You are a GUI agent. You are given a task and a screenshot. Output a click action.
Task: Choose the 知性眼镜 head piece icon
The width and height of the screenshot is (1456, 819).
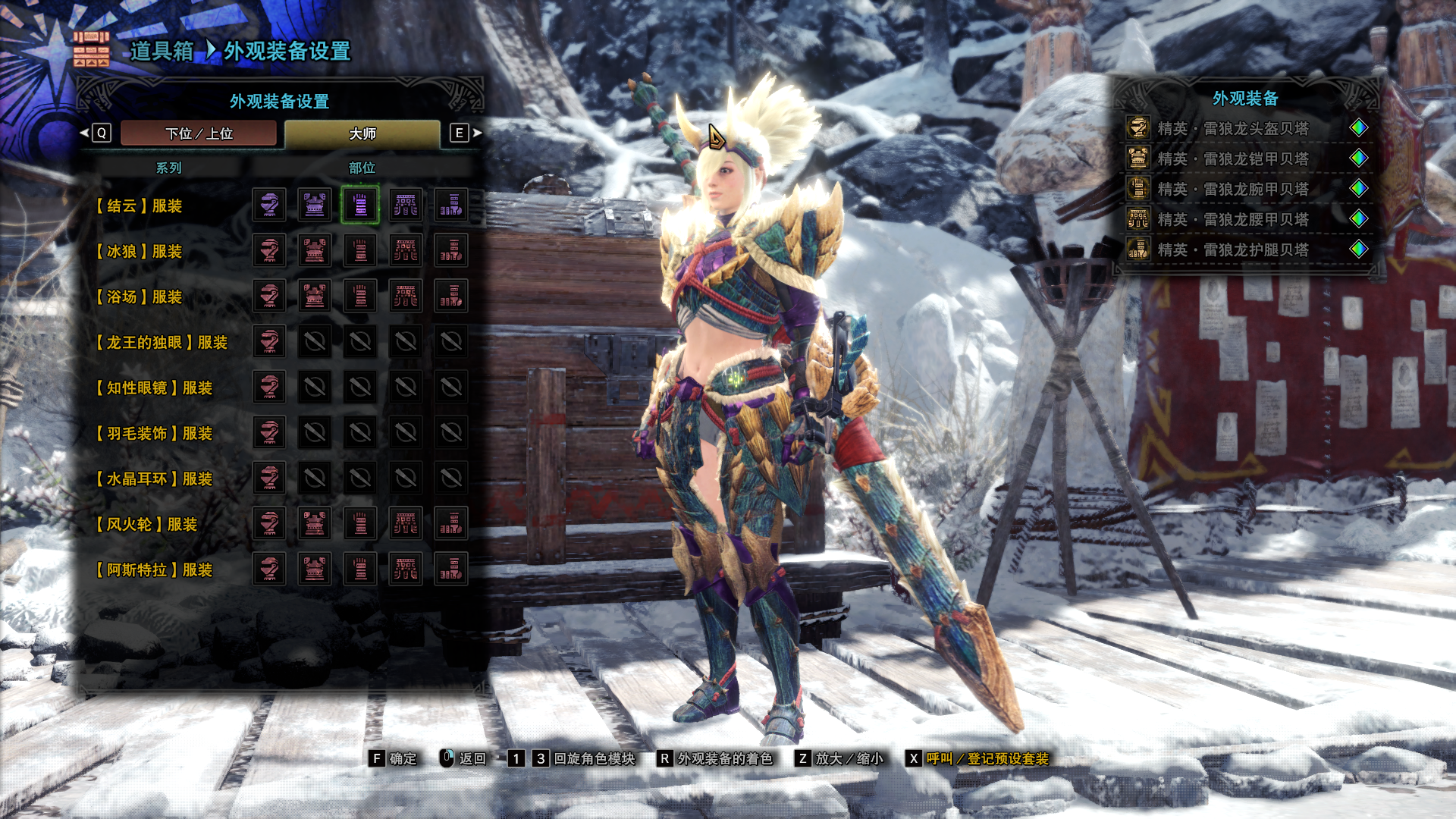tap(269, 388)
